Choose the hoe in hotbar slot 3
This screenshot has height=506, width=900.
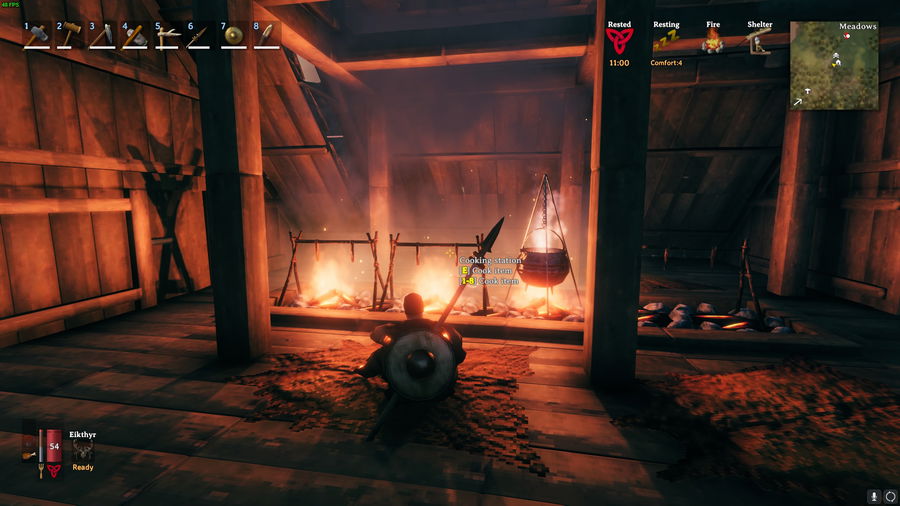(102, 36)
